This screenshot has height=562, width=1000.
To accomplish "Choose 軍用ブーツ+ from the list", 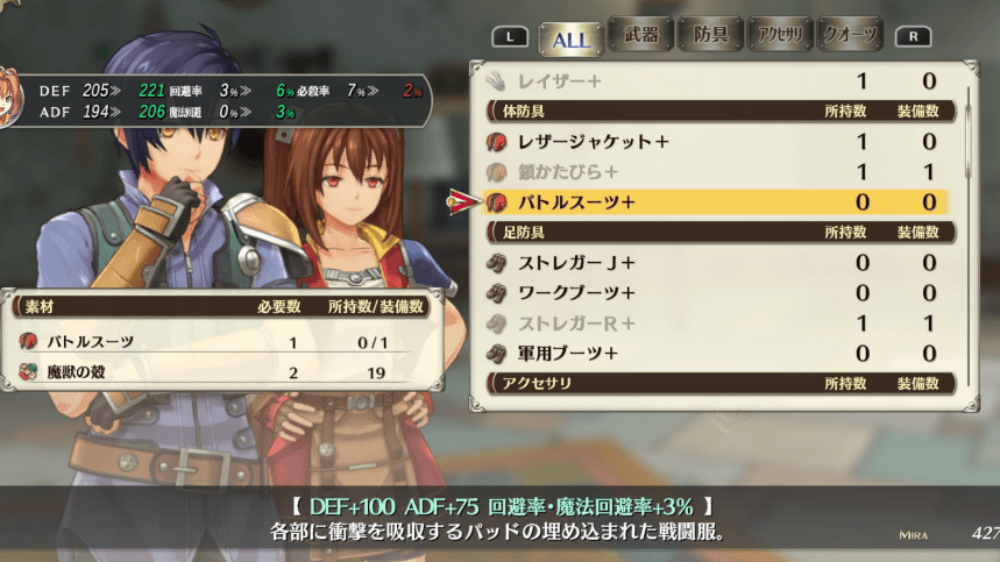I will click(715, 353).
